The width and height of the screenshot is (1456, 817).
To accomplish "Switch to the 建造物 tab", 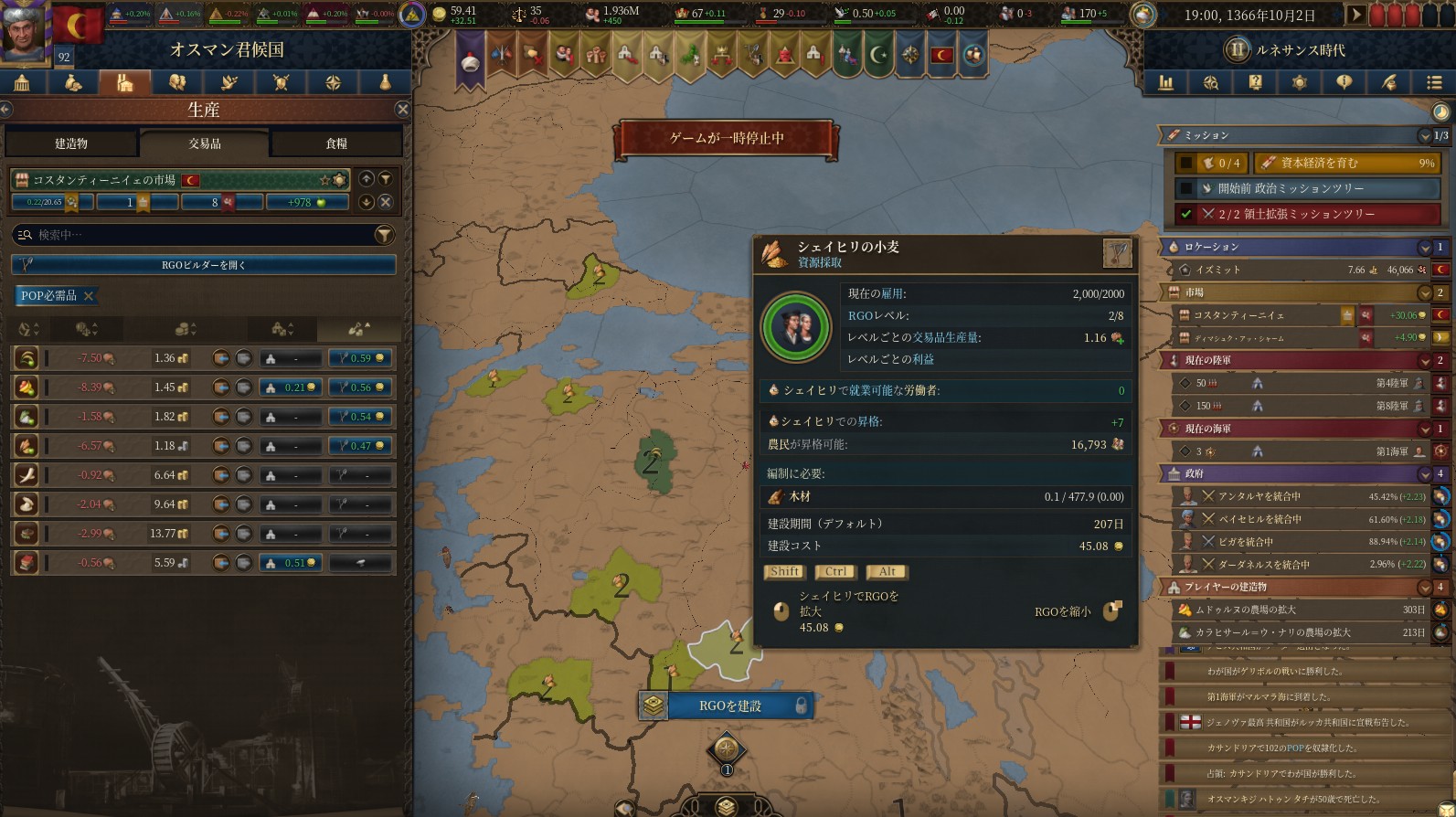I will click(x=71, y=143).
